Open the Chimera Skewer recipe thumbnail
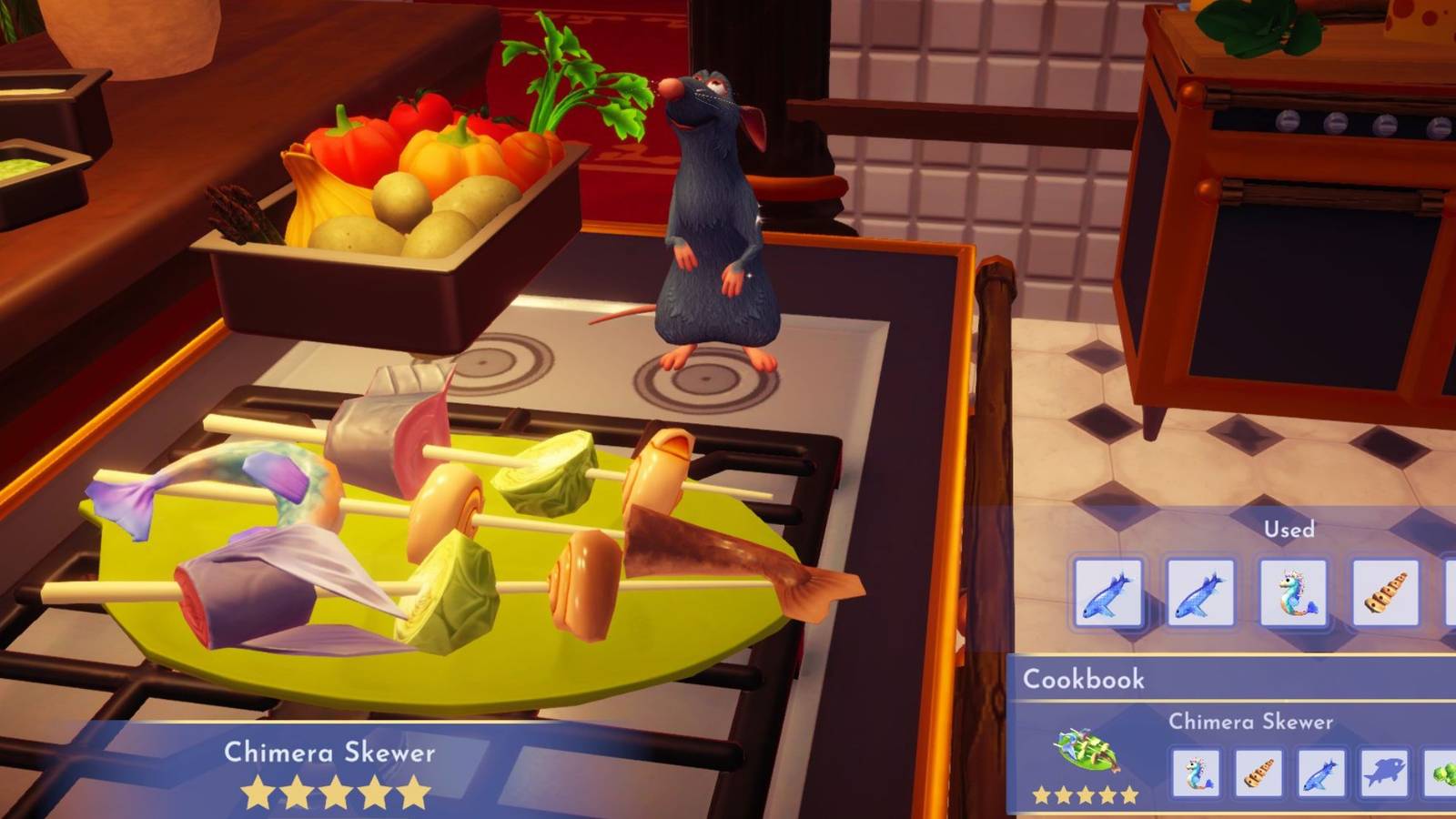The width and height of the screenshot is (1456, 819). click(x=1083, y=750)
